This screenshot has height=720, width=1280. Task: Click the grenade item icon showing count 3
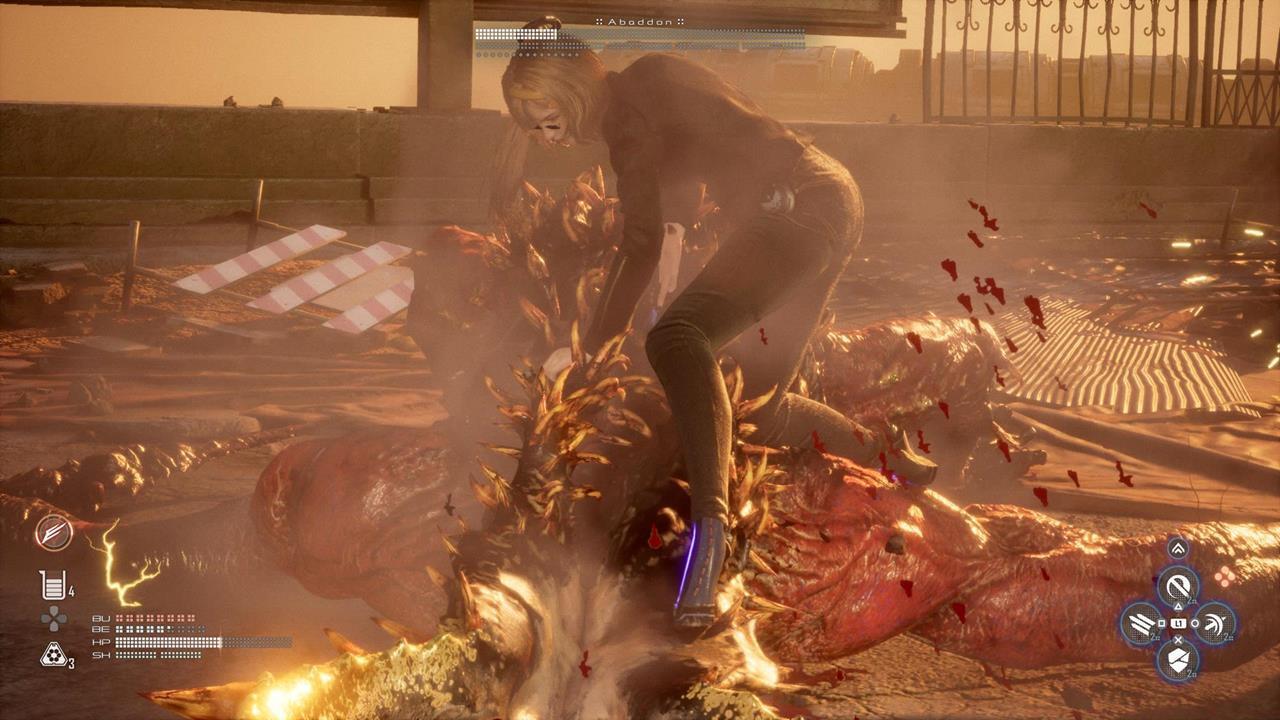click(51, 653)
